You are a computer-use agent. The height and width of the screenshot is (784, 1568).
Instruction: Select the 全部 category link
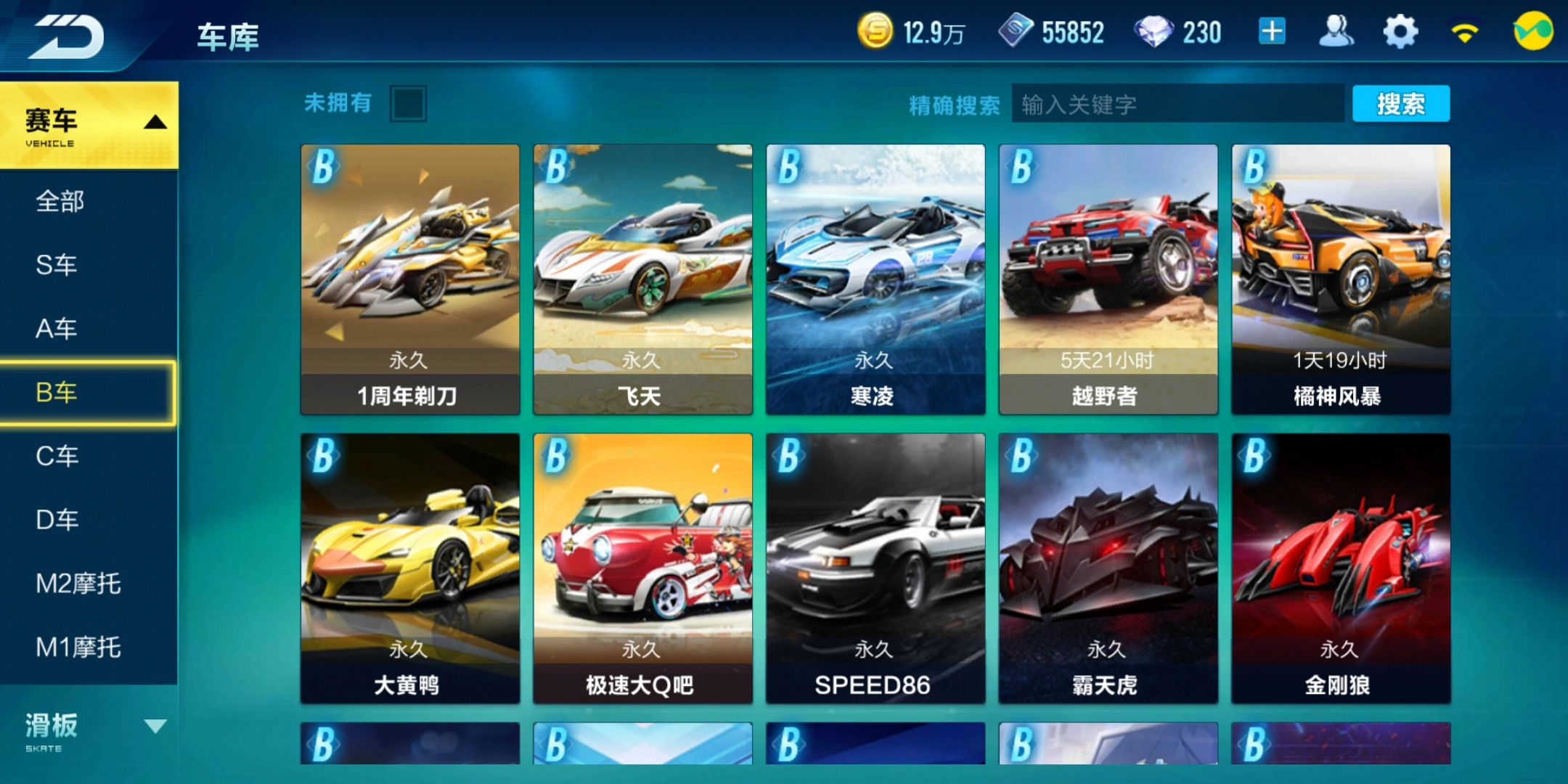pyautogui.click(x=60, y=201)
